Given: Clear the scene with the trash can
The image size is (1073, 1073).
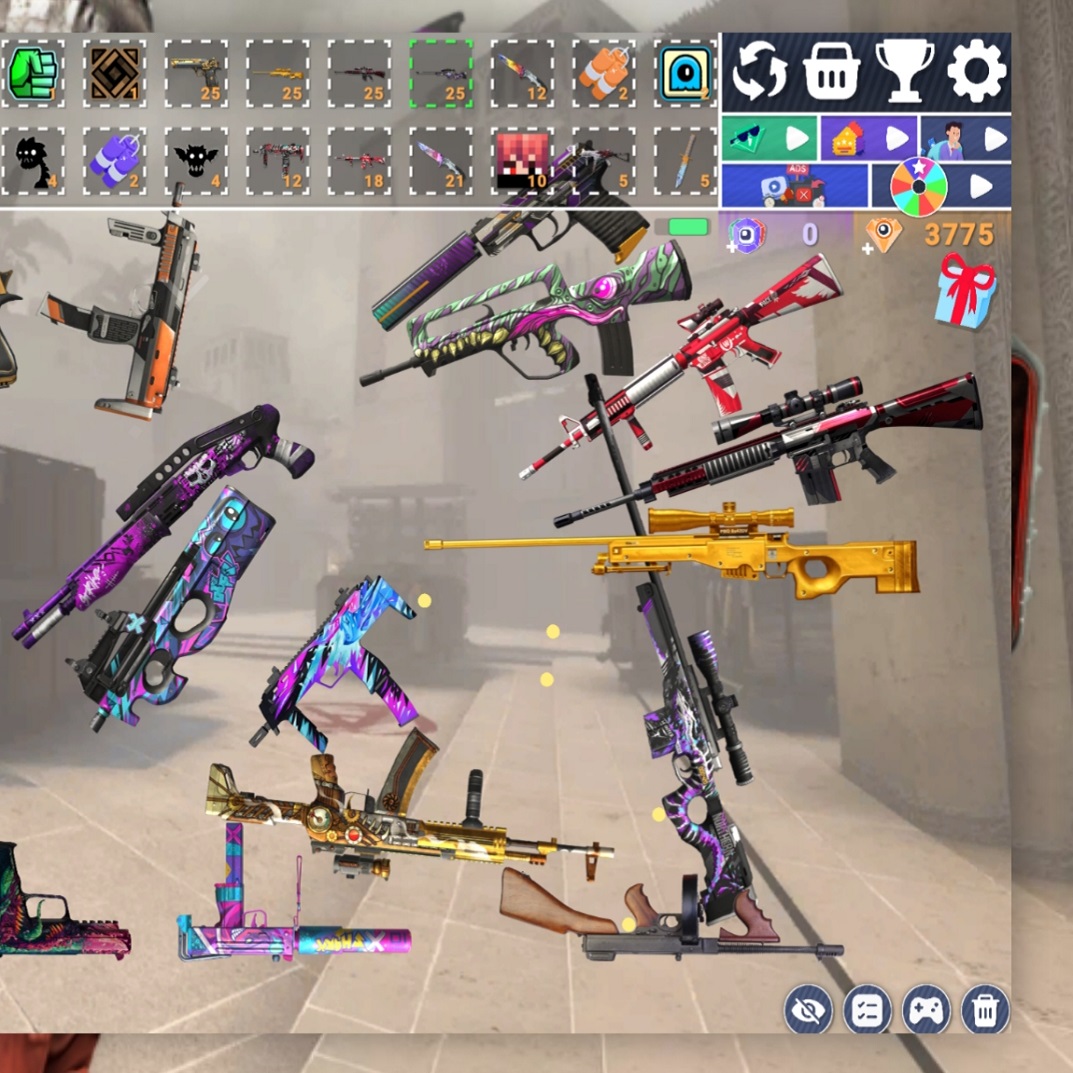Looking at the screenshot, I should tap(985, 1010).
